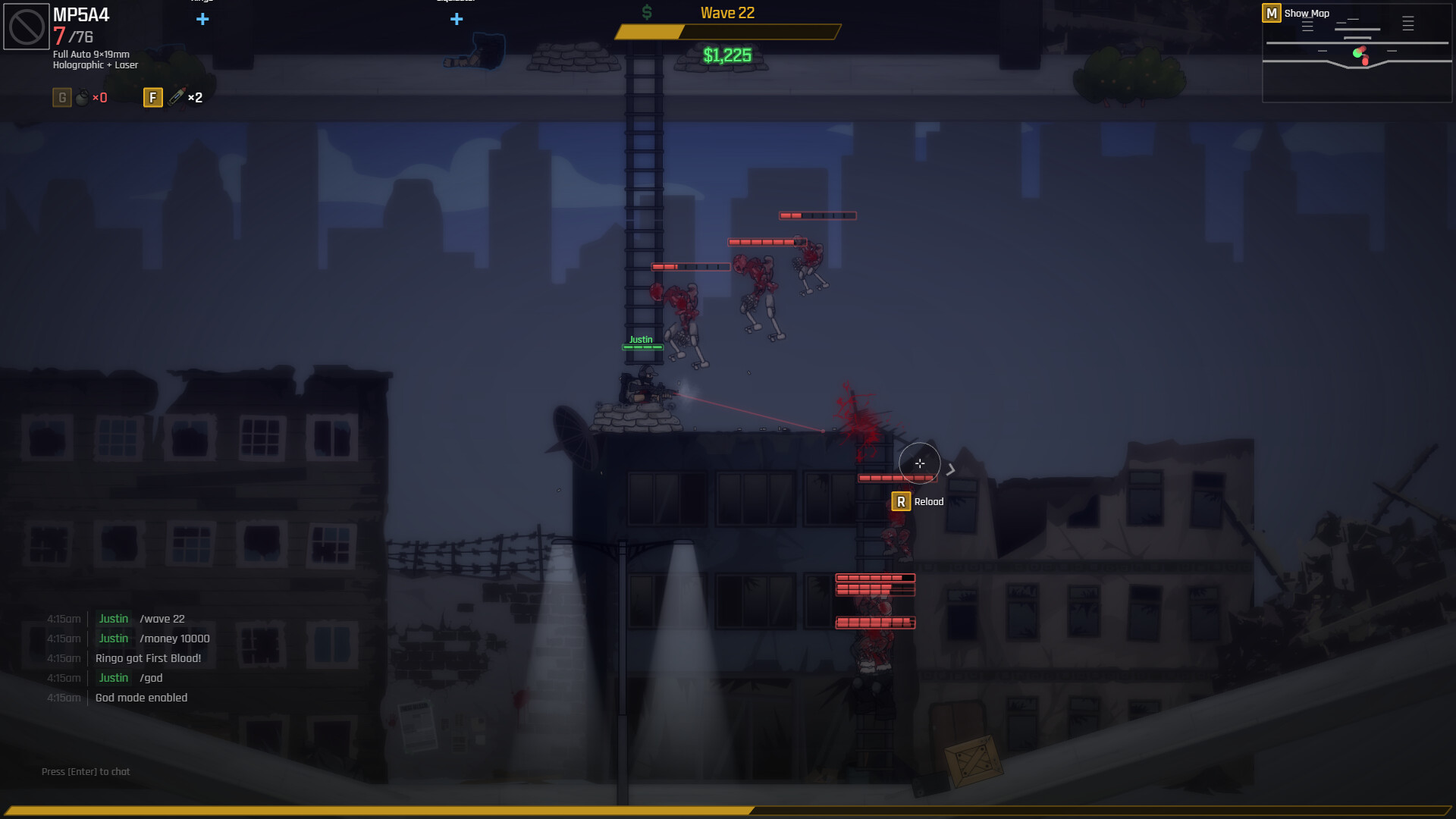Click the Reload prompt text

[x=929, y=501]
